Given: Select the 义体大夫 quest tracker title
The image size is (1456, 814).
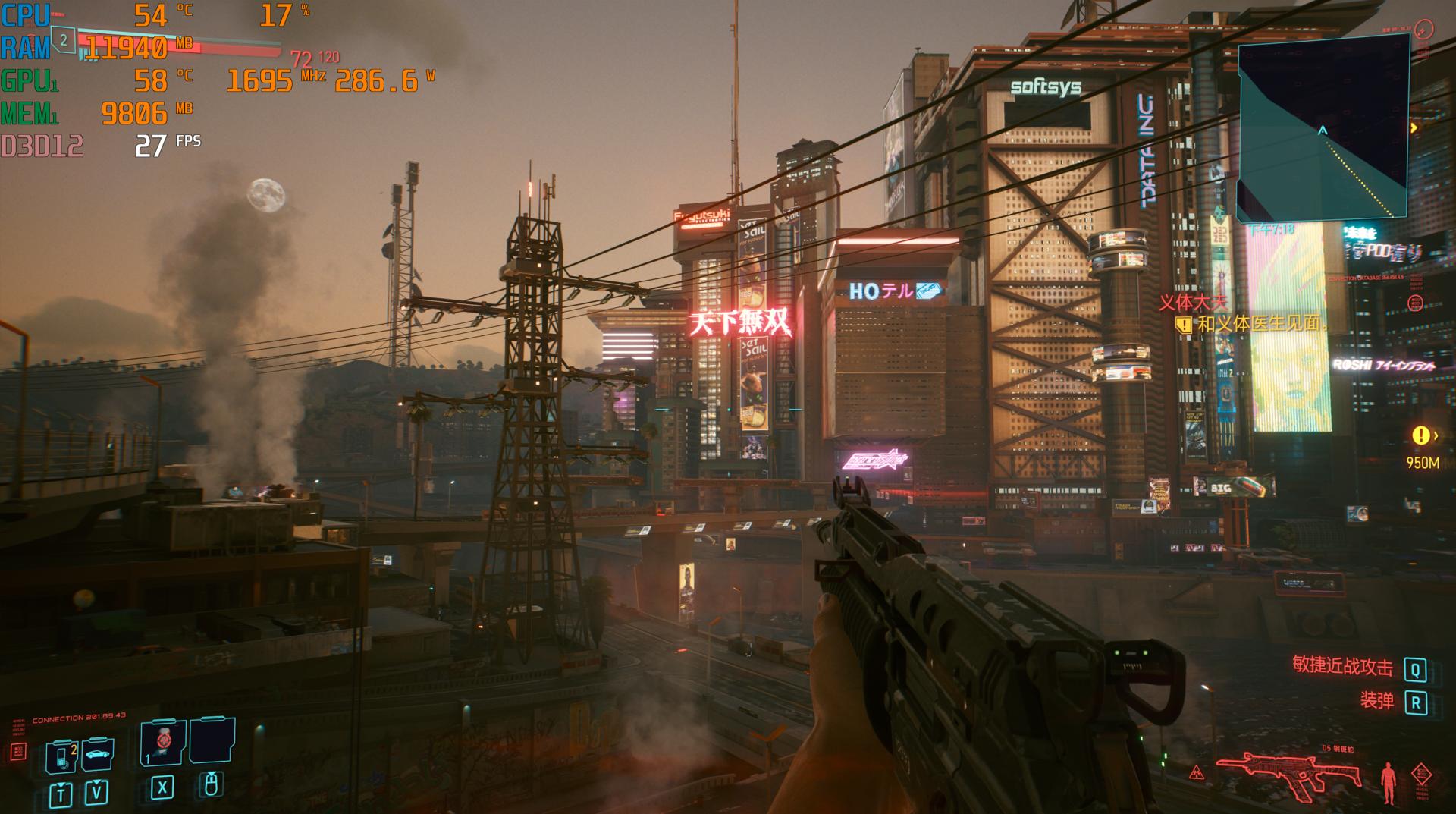Looking at the screenshot, I should click(1192, 303).
